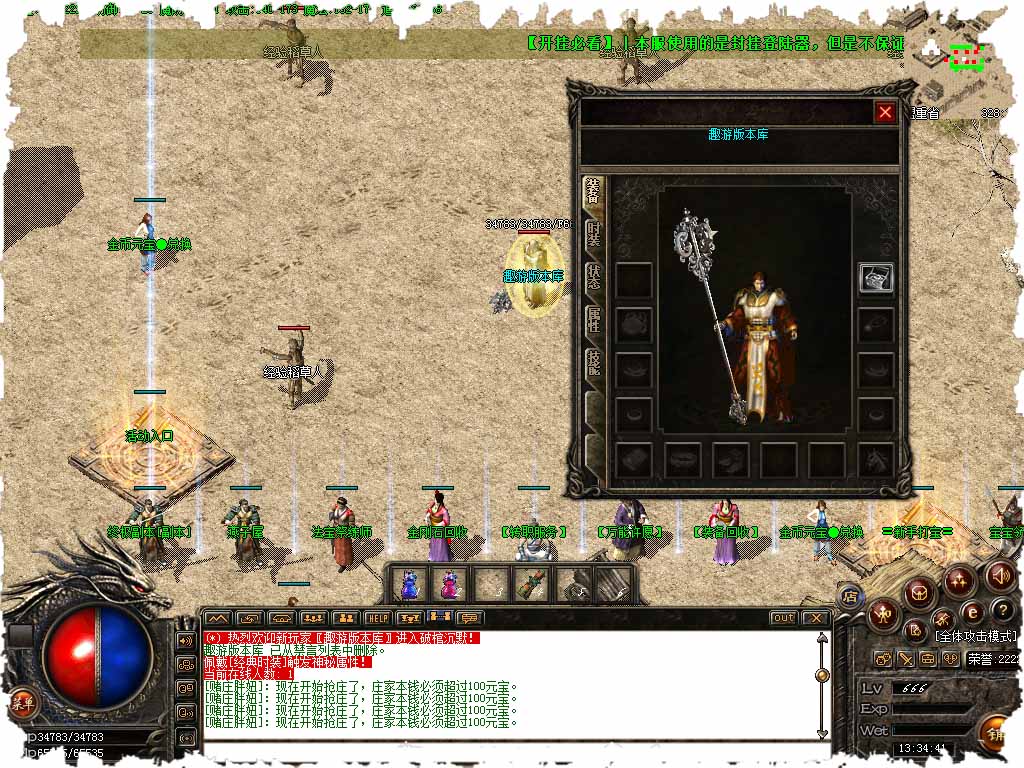Open the 菜单 menu button by orb

(21, 703)
